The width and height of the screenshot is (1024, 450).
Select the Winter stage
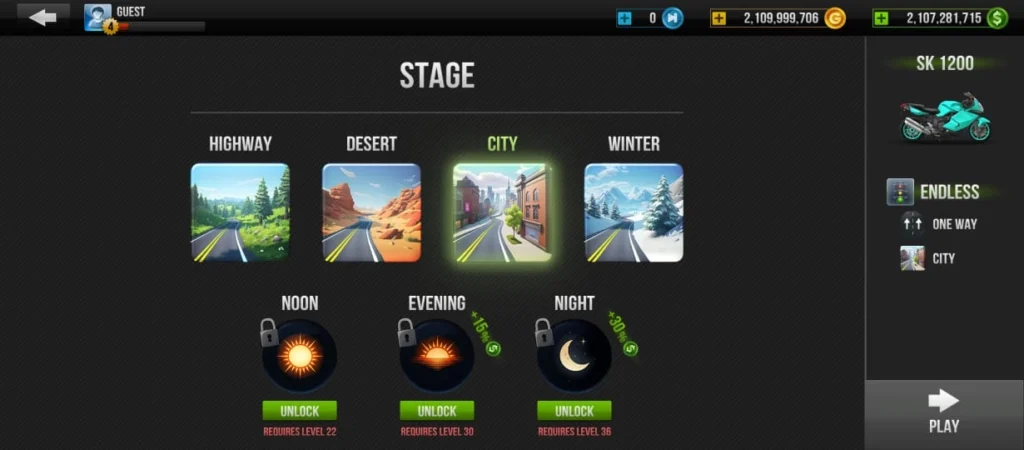633,212
